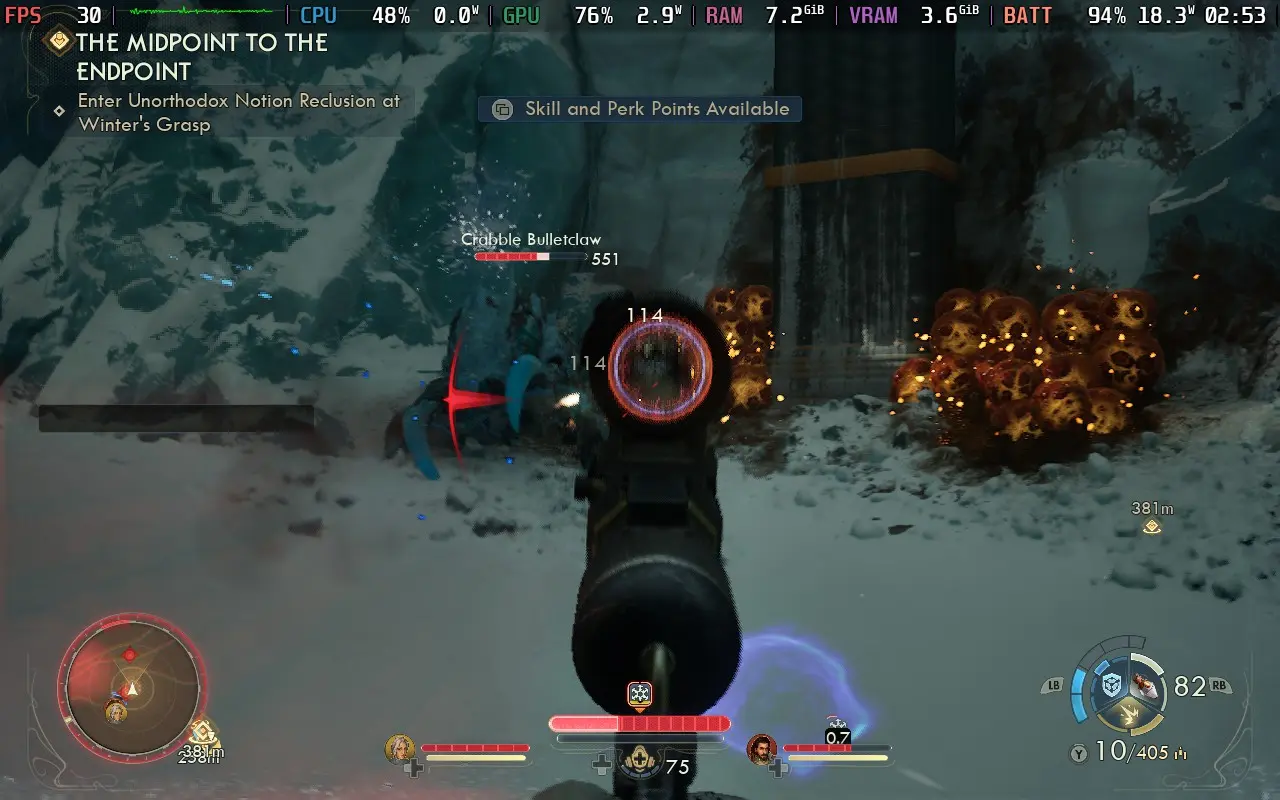The image size is (1280, 800).
Task: Click the class emblem by the 75 counter
Action: pos(639,764)
